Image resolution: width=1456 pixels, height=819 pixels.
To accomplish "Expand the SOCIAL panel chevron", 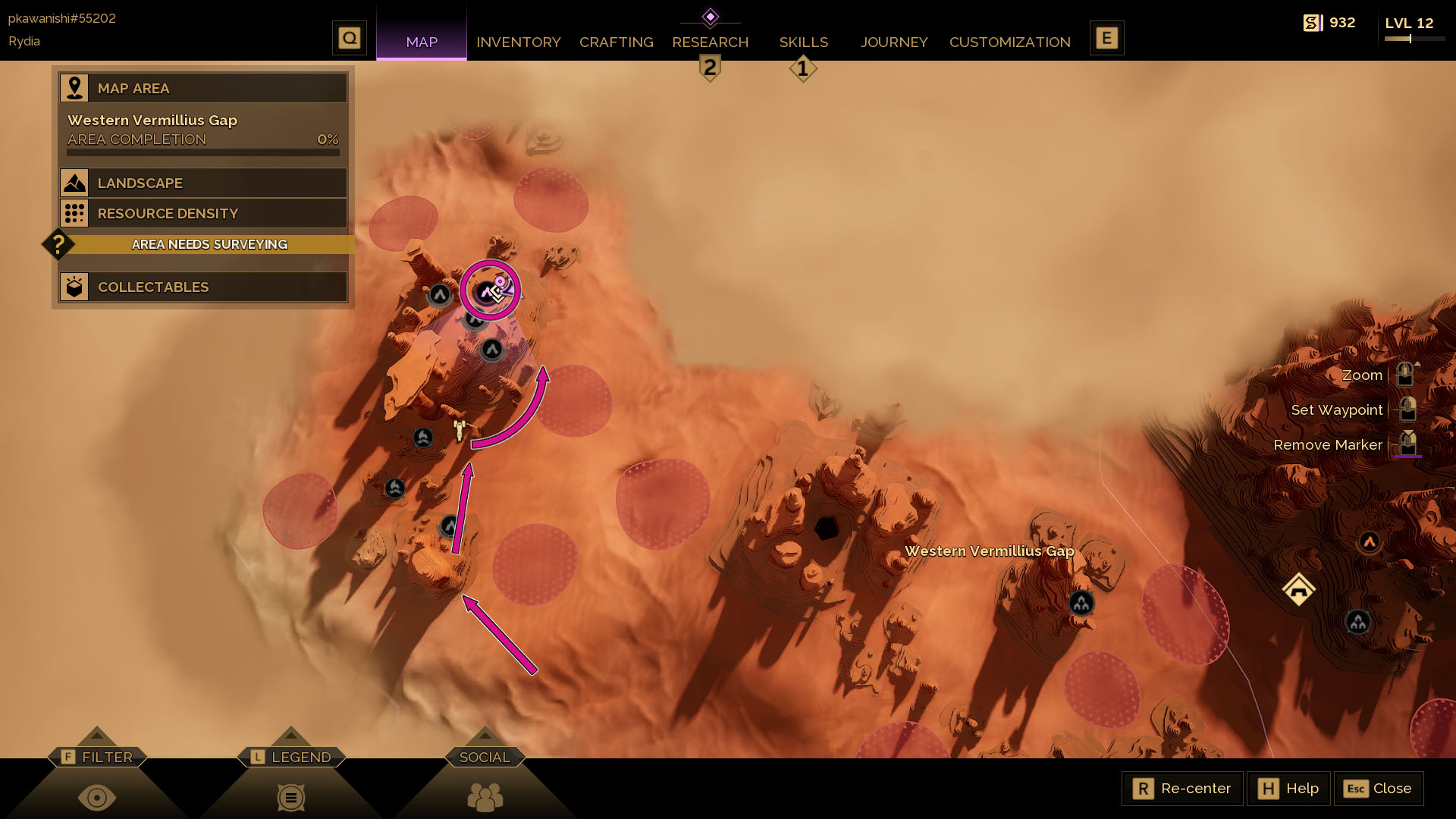I will click(485, 734).
